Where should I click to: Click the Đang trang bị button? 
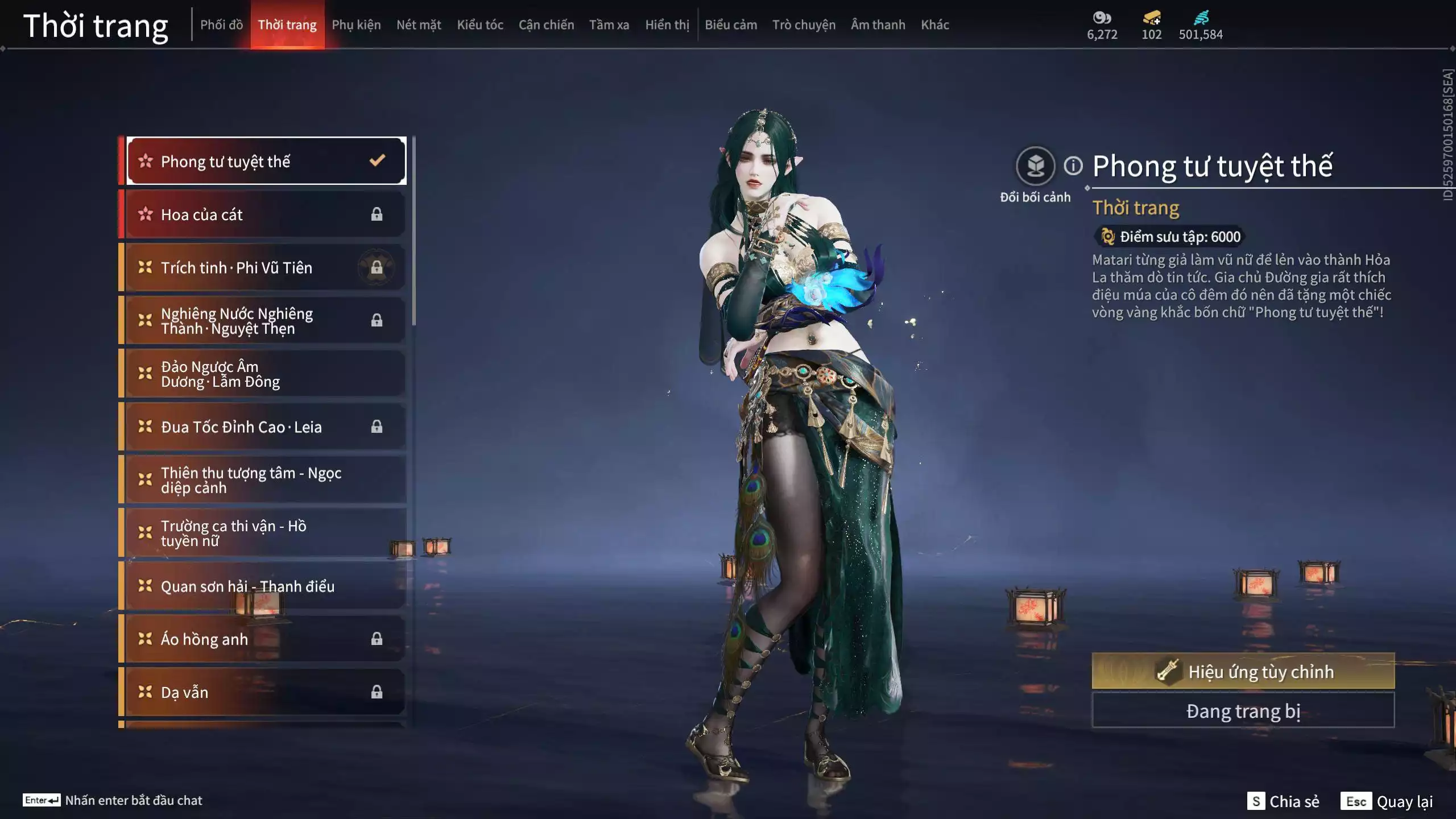1243,711
